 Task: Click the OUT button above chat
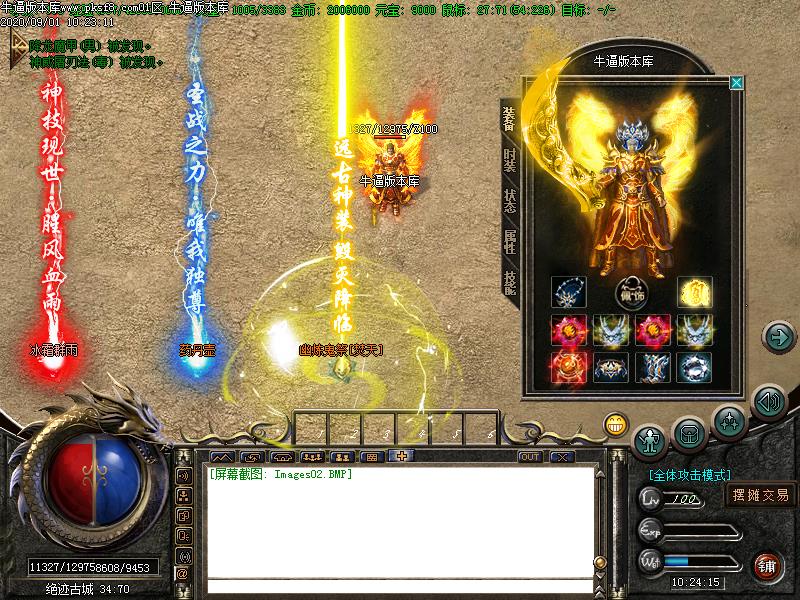pyautogui.click(x=530, y=457)
